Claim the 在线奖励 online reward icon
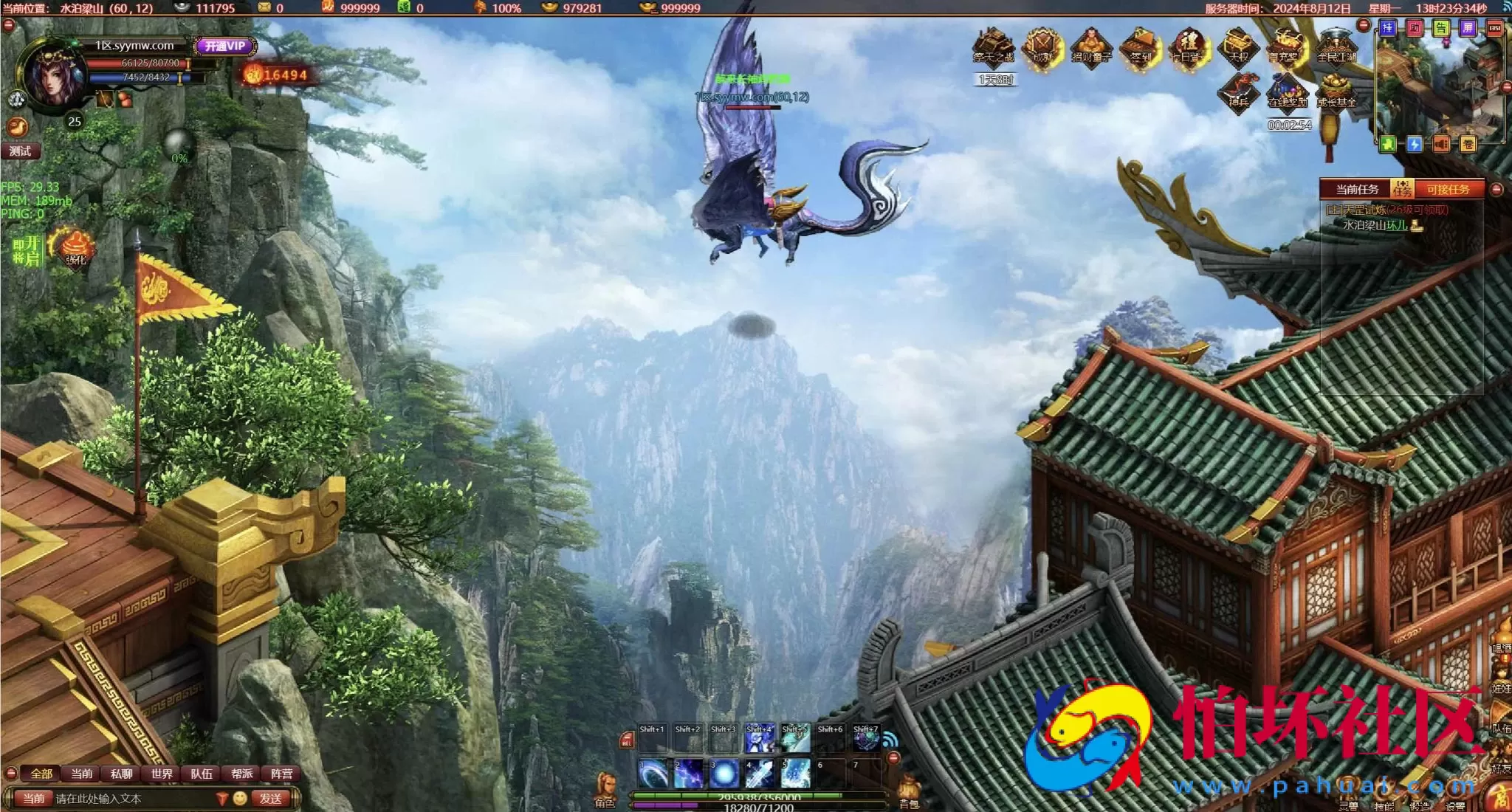 pyautogui.click(x=1288, y=92)
